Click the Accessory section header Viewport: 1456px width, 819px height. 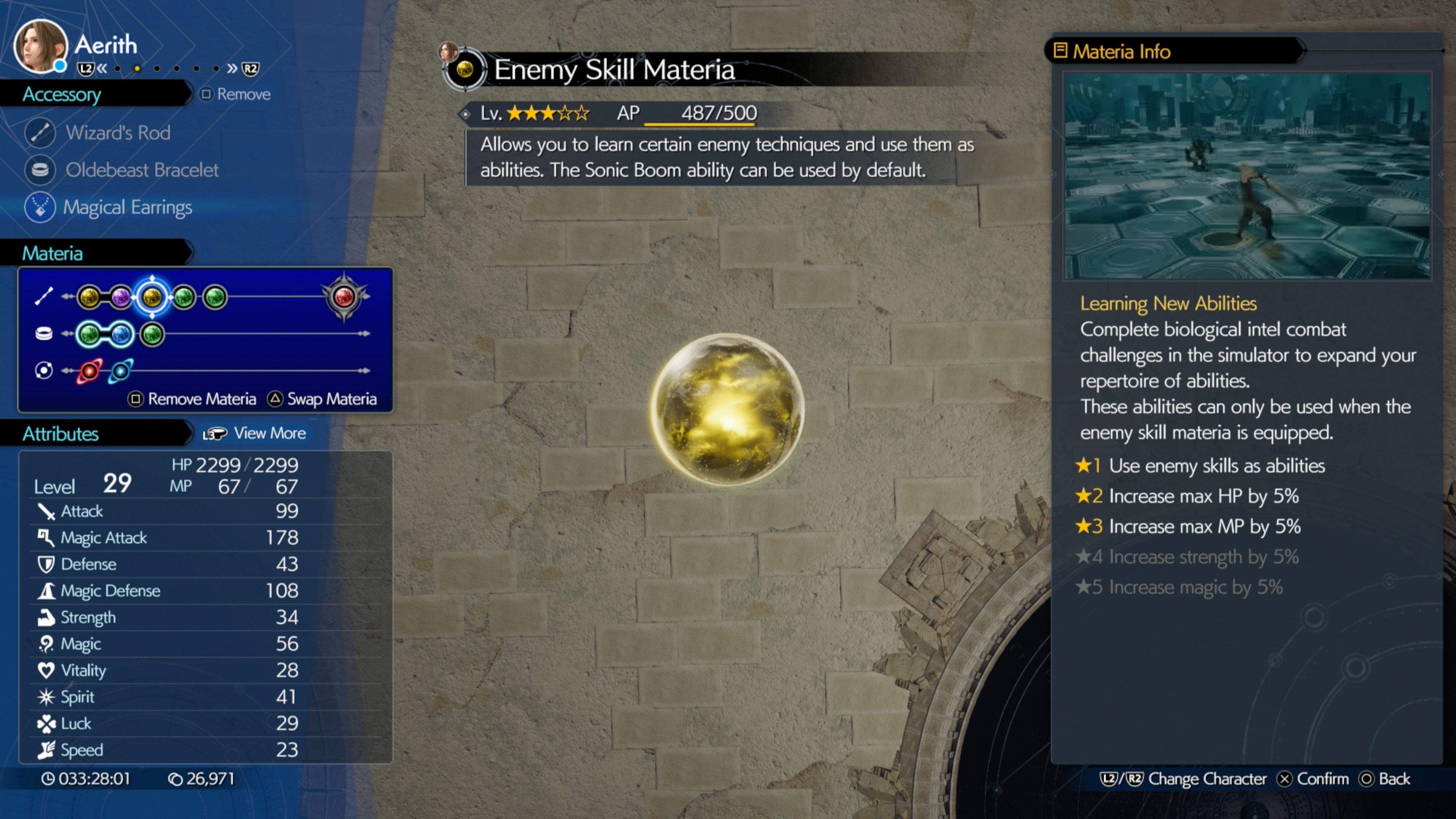61,94
